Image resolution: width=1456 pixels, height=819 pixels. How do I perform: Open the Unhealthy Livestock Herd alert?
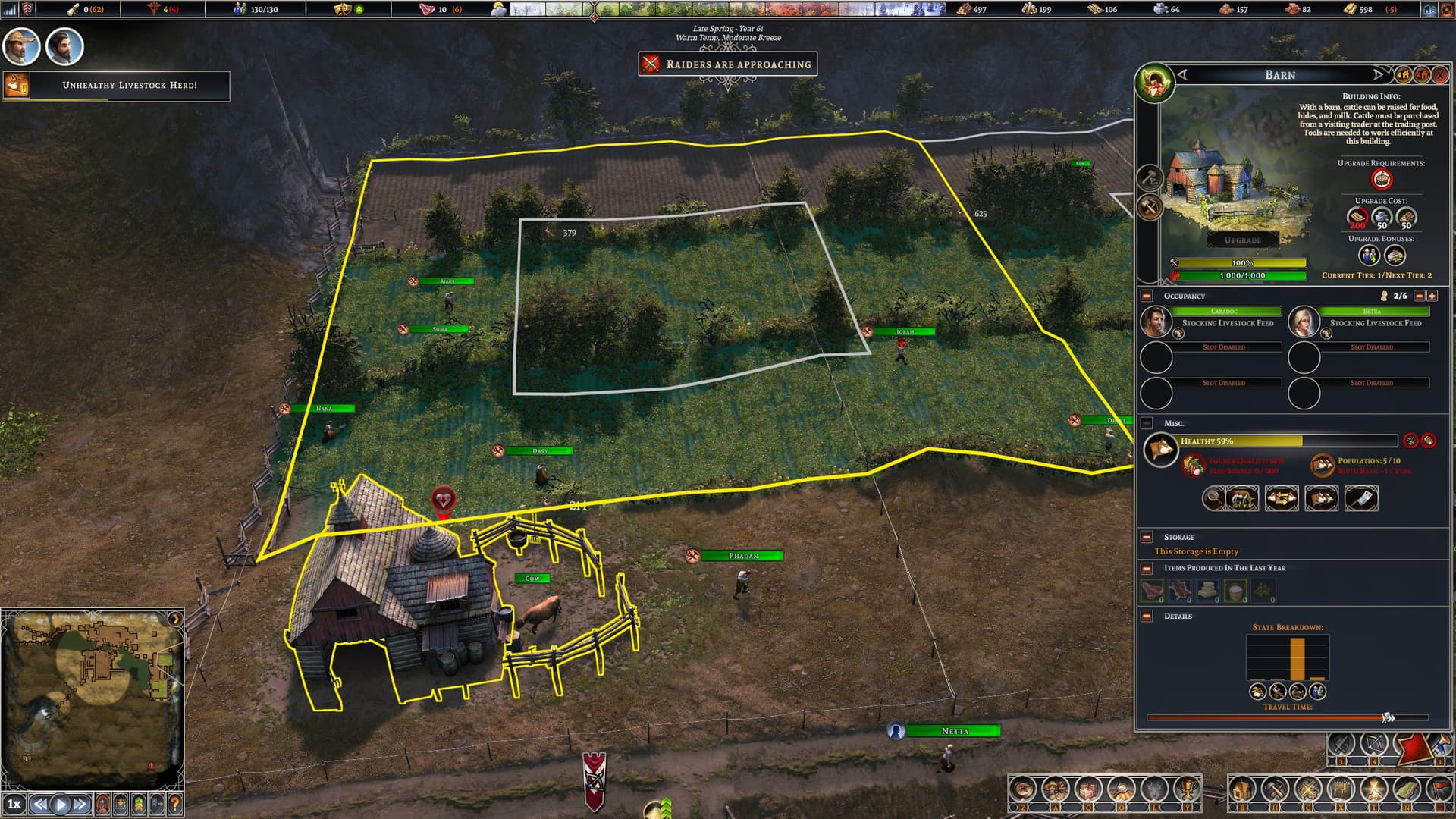[129, 85]
